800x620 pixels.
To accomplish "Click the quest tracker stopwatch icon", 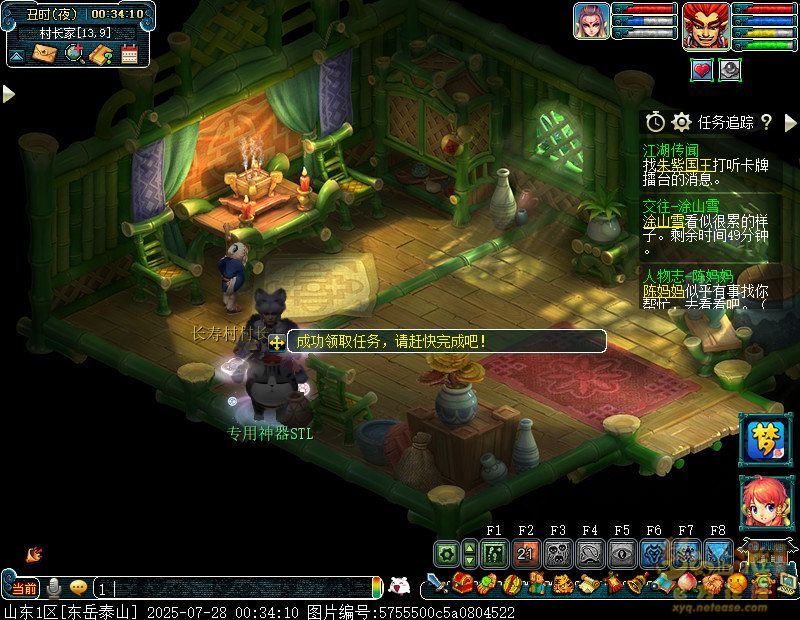I will point(655,122).
